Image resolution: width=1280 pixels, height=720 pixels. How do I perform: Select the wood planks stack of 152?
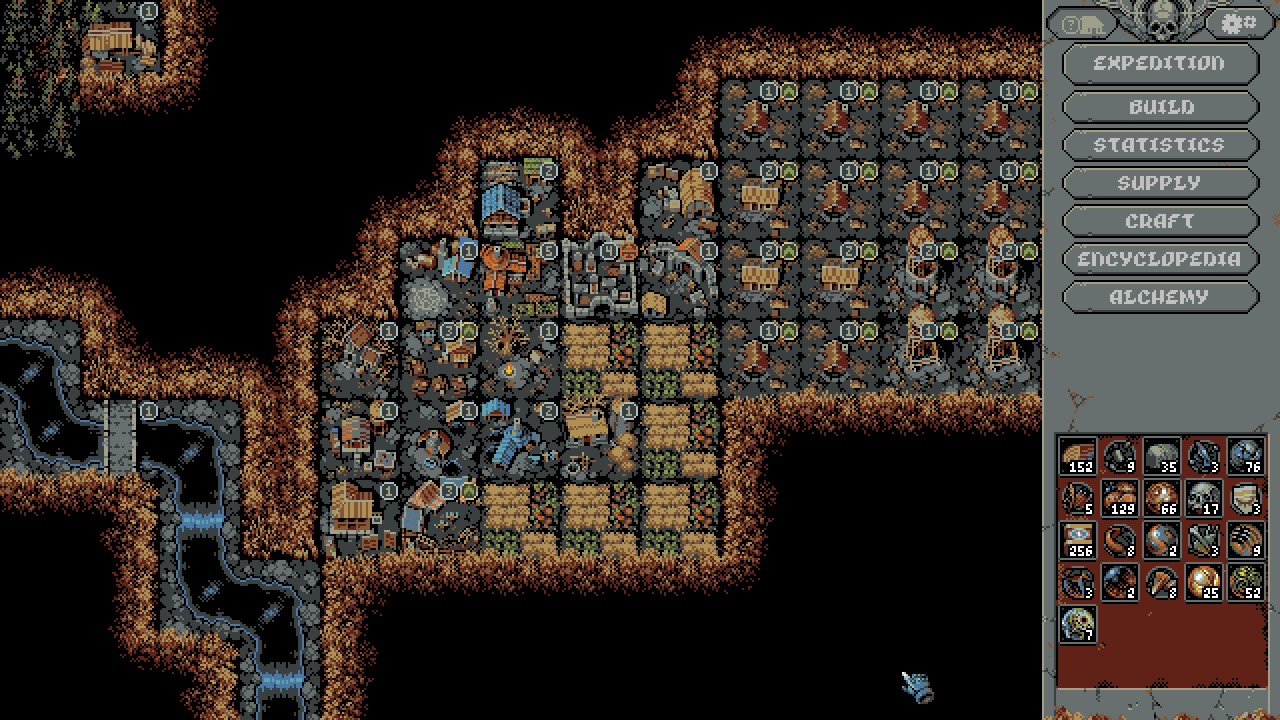pos(1077,456)
